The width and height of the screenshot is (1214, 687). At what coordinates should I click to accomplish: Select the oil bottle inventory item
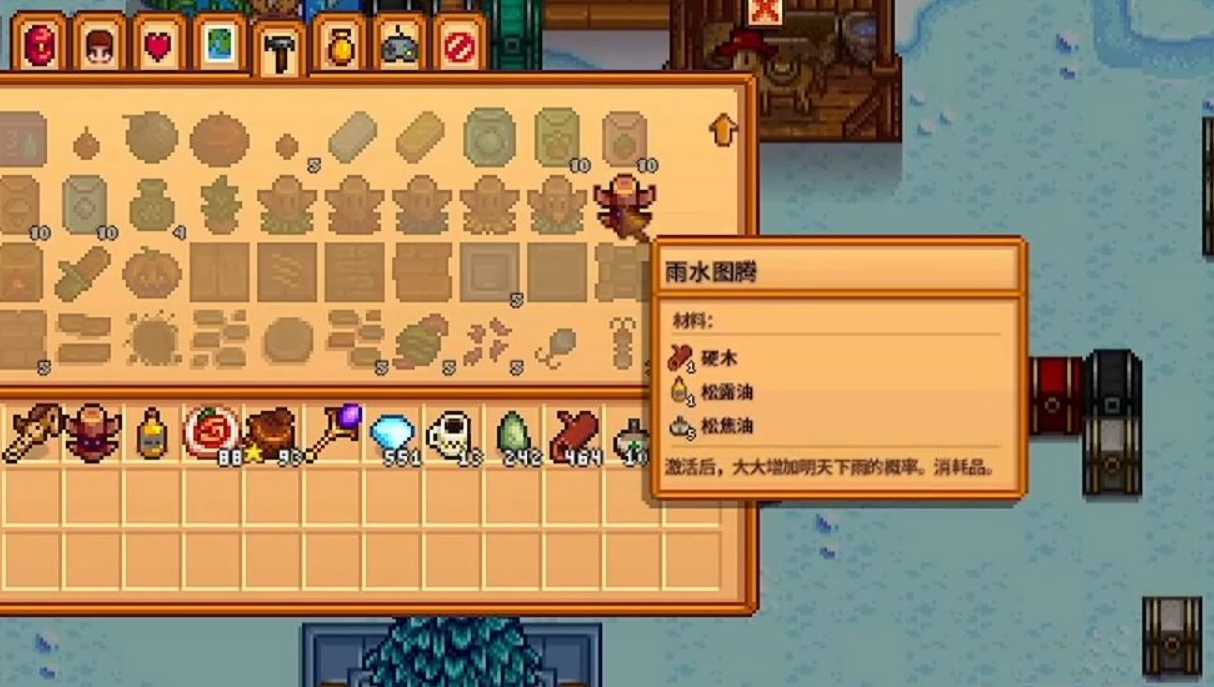point(152,435)
